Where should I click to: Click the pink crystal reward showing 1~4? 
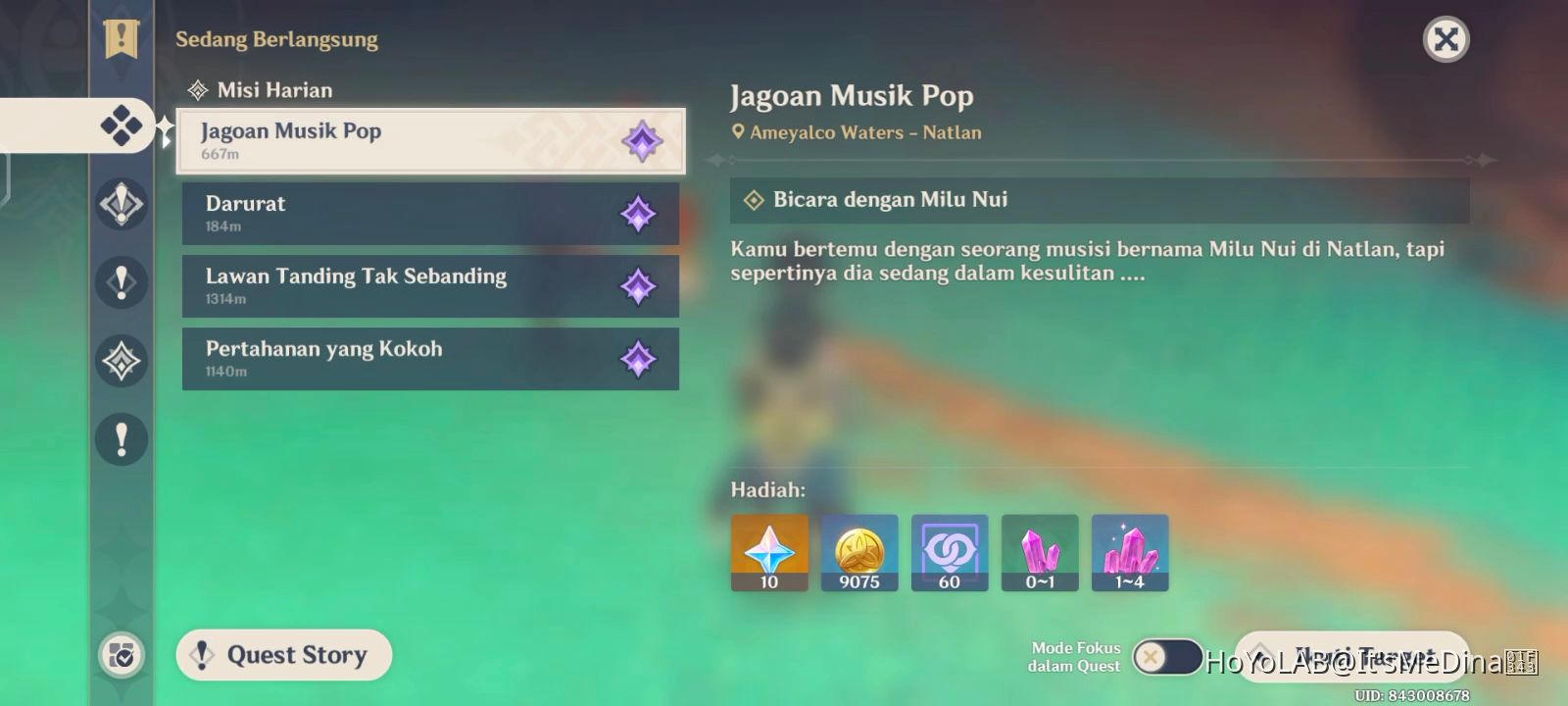coord(1130,552)
